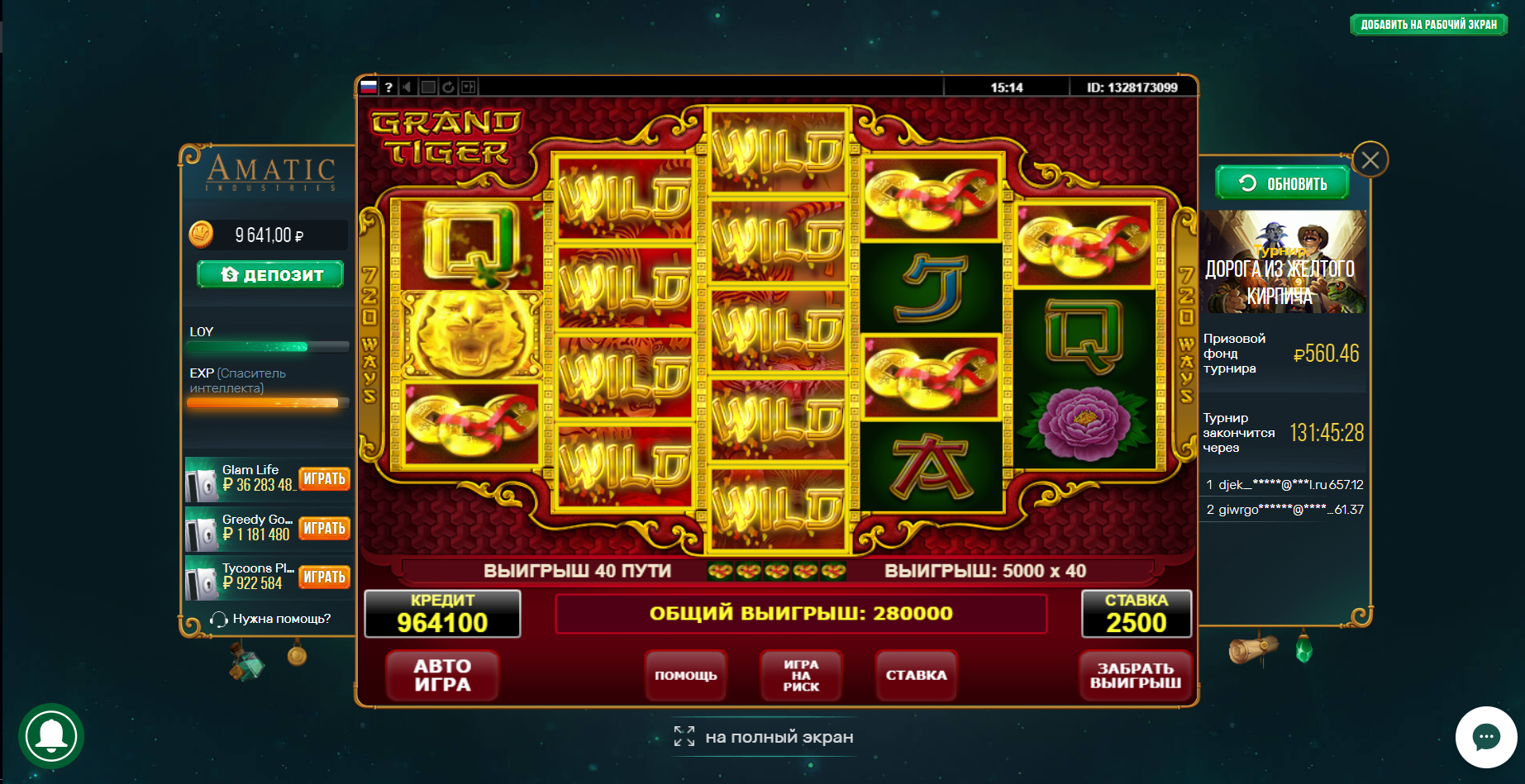The image size is (1525, 784).
Task: Click the question mark help icon
Action: click(388, 87)
